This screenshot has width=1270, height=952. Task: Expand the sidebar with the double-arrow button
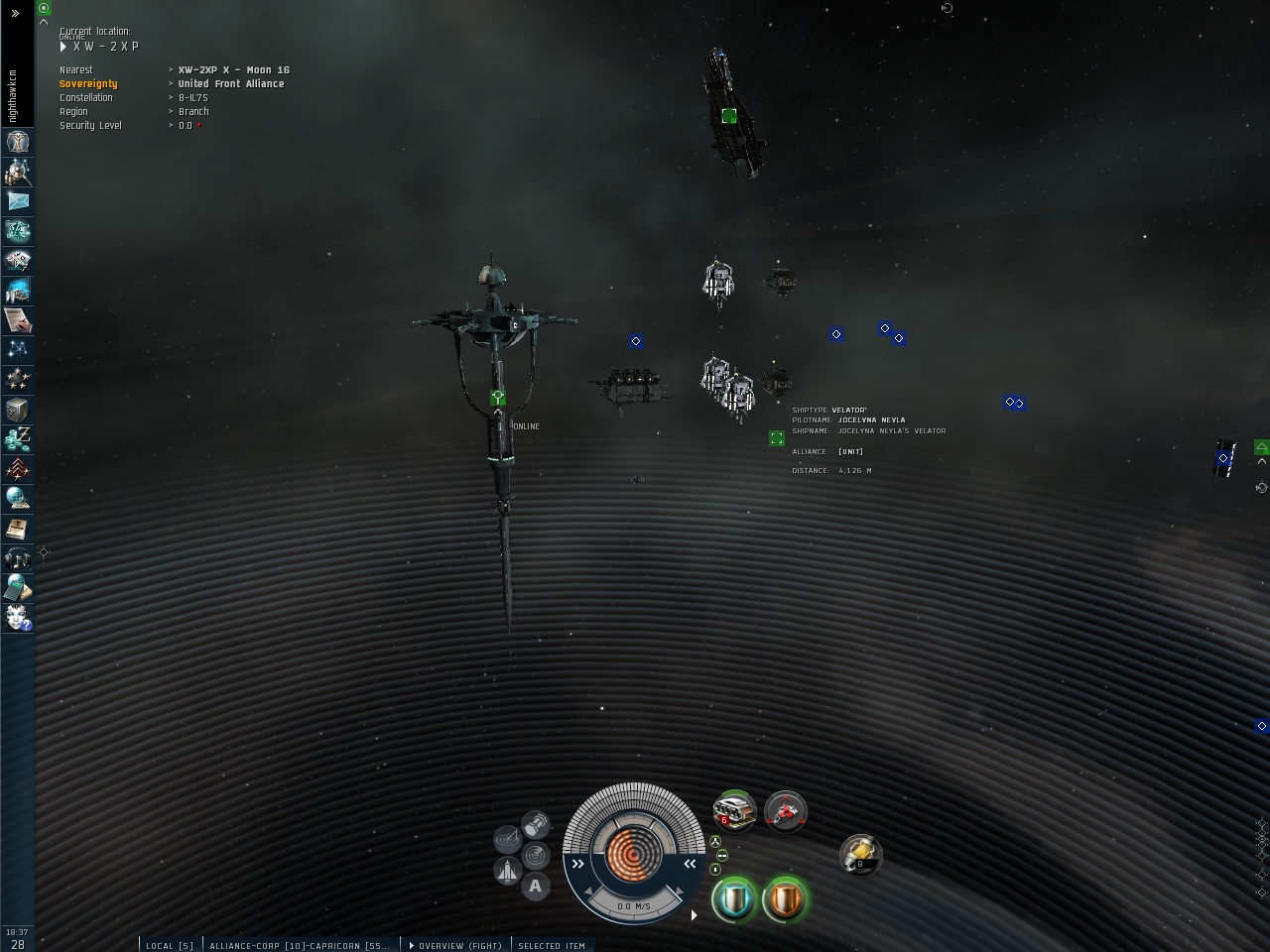[x=15, y=13]
